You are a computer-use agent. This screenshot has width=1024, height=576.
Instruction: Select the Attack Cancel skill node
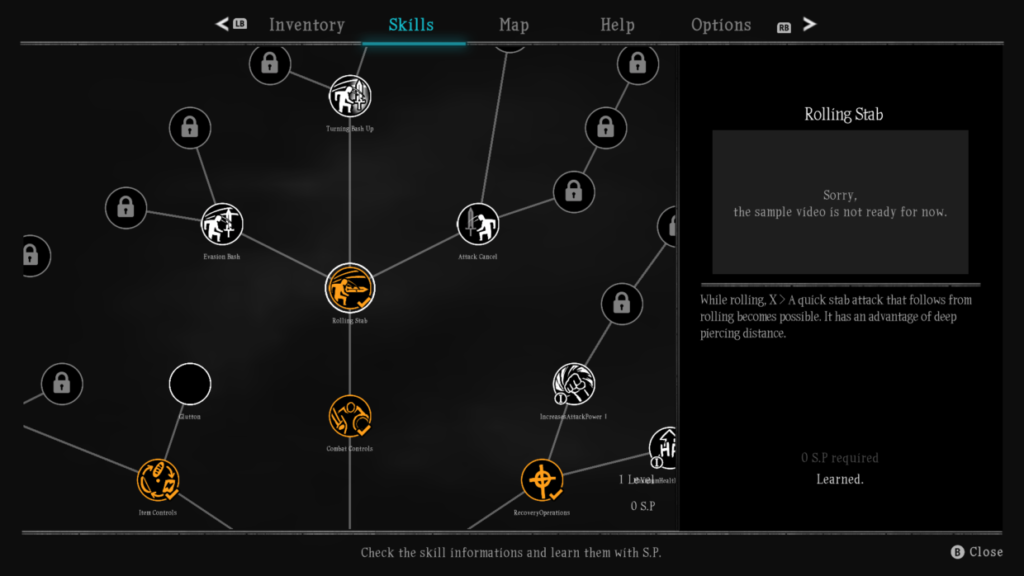tap(478, 224)
